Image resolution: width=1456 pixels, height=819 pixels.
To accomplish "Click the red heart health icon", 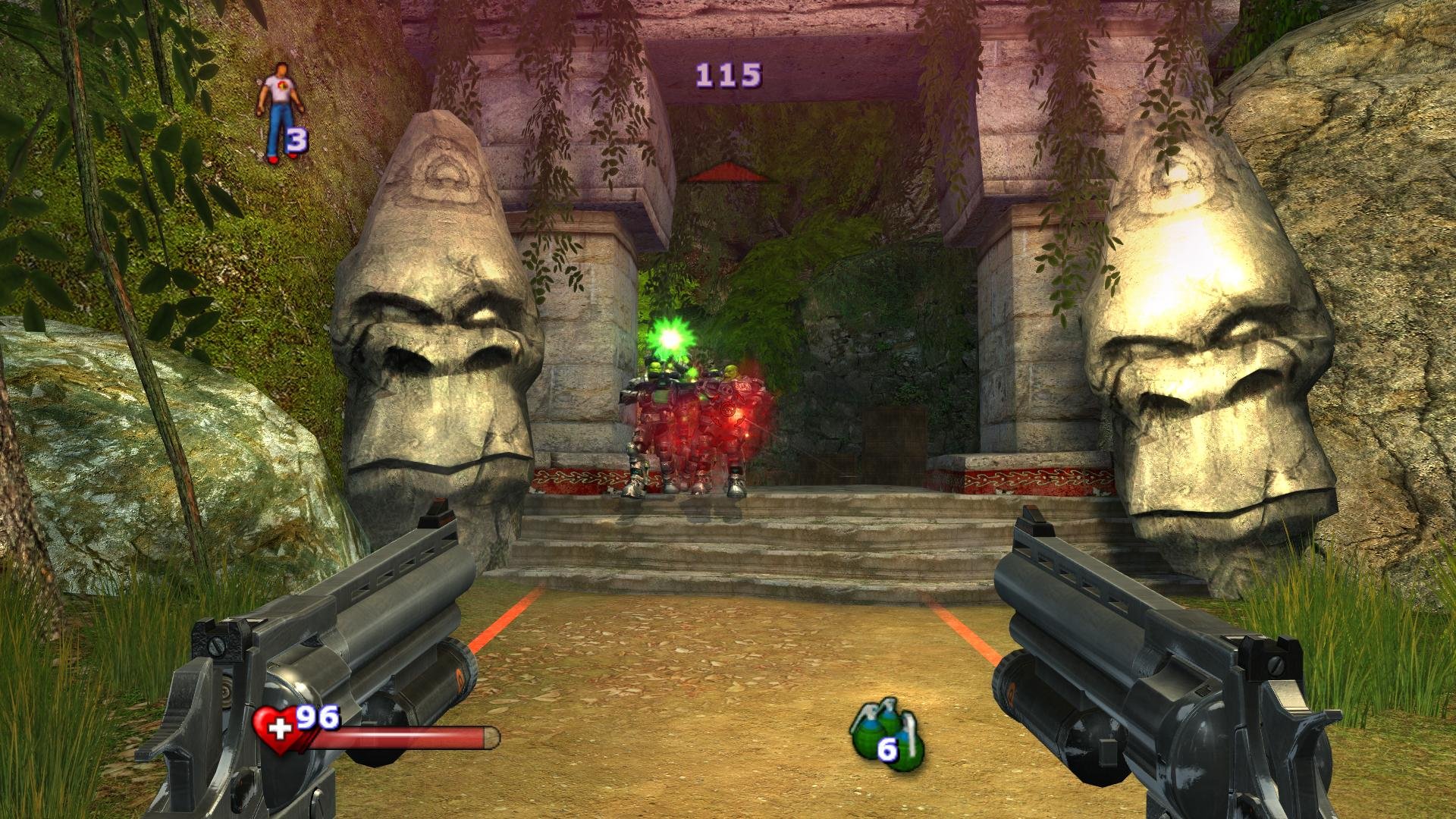I will (277, 729).
